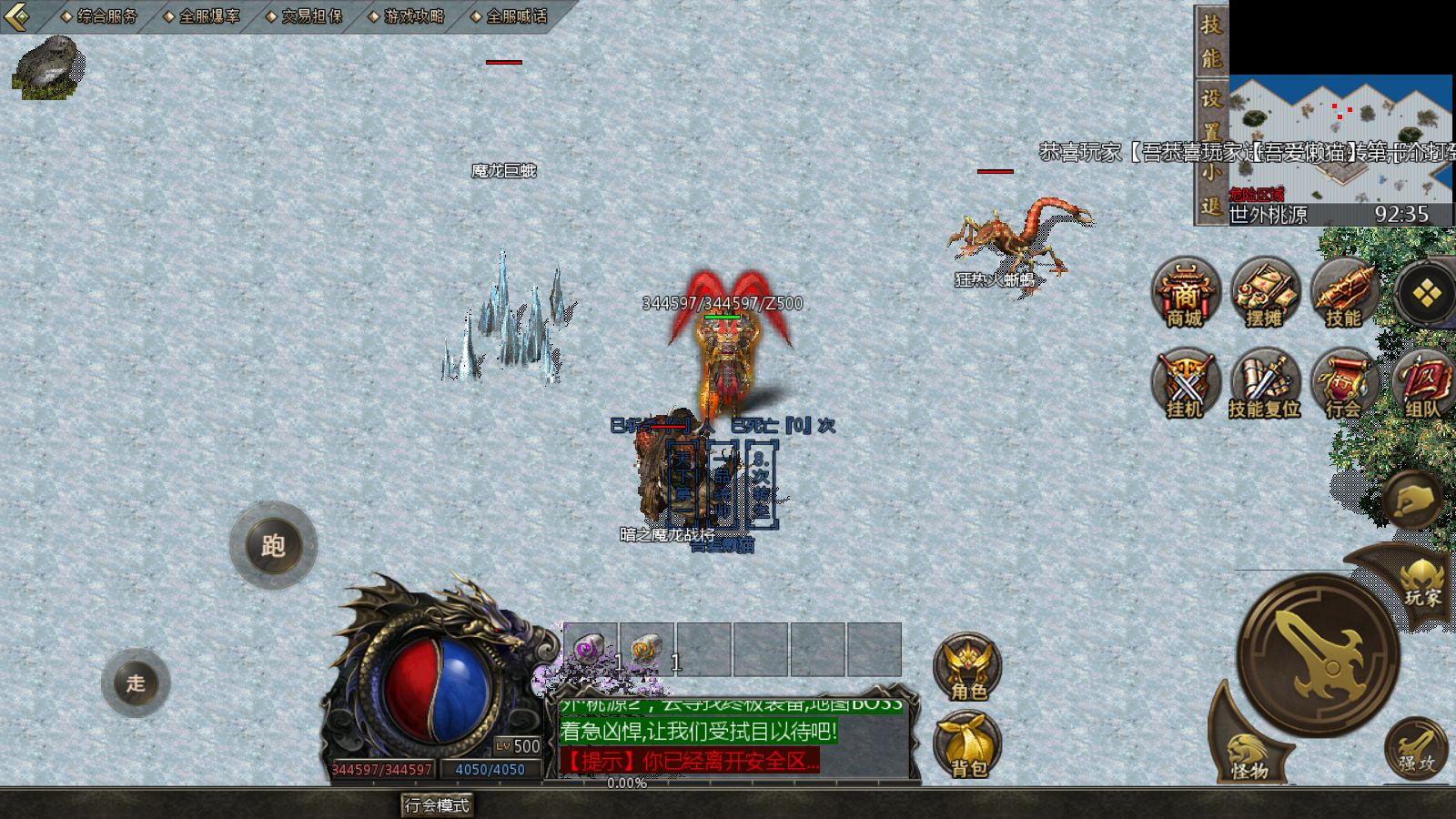Collapse the top menu with the arrow

15,15
